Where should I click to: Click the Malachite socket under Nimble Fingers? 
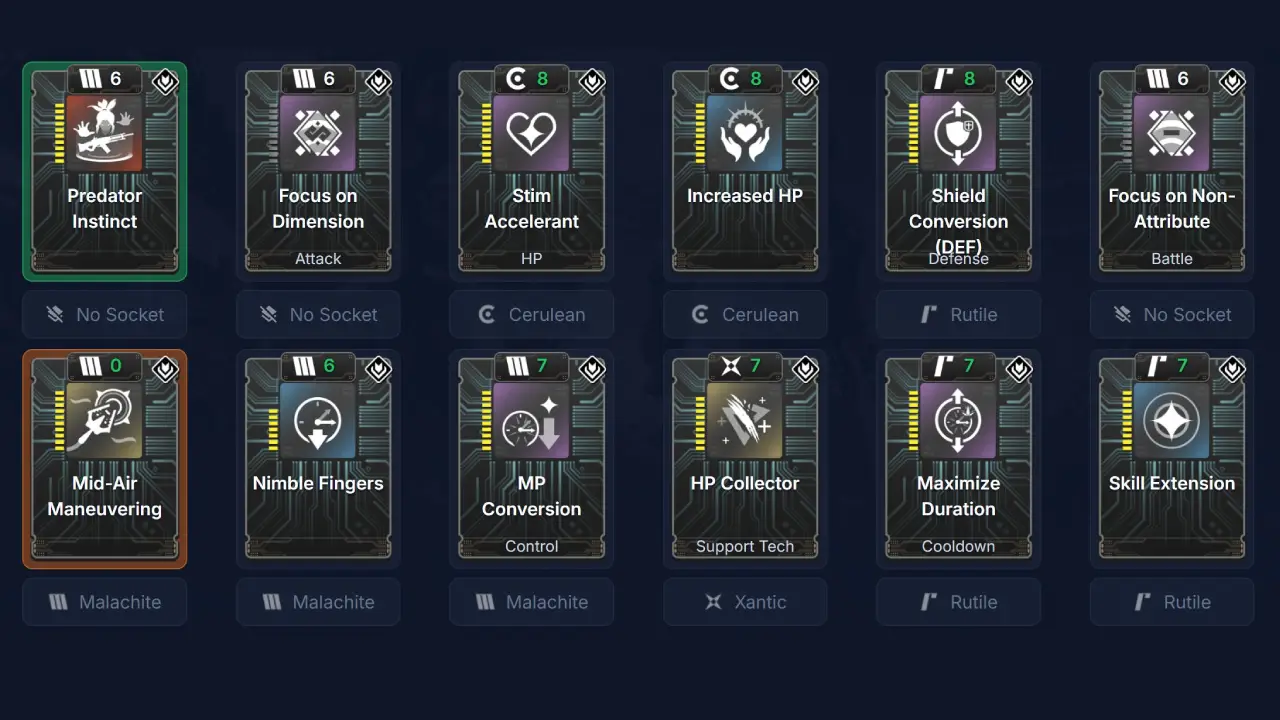[318, 601]
